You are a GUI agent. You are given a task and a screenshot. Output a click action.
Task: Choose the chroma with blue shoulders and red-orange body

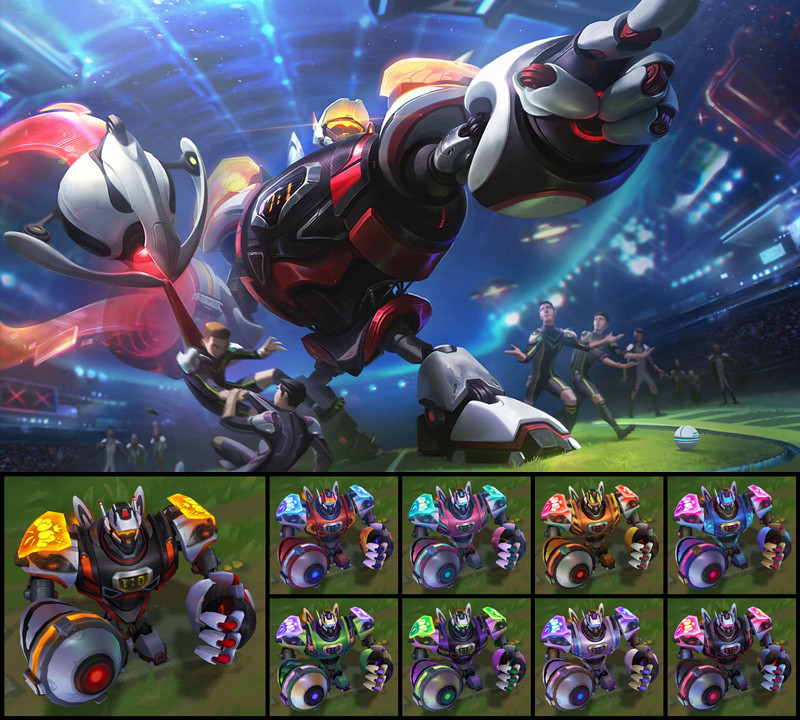[332, 536]
